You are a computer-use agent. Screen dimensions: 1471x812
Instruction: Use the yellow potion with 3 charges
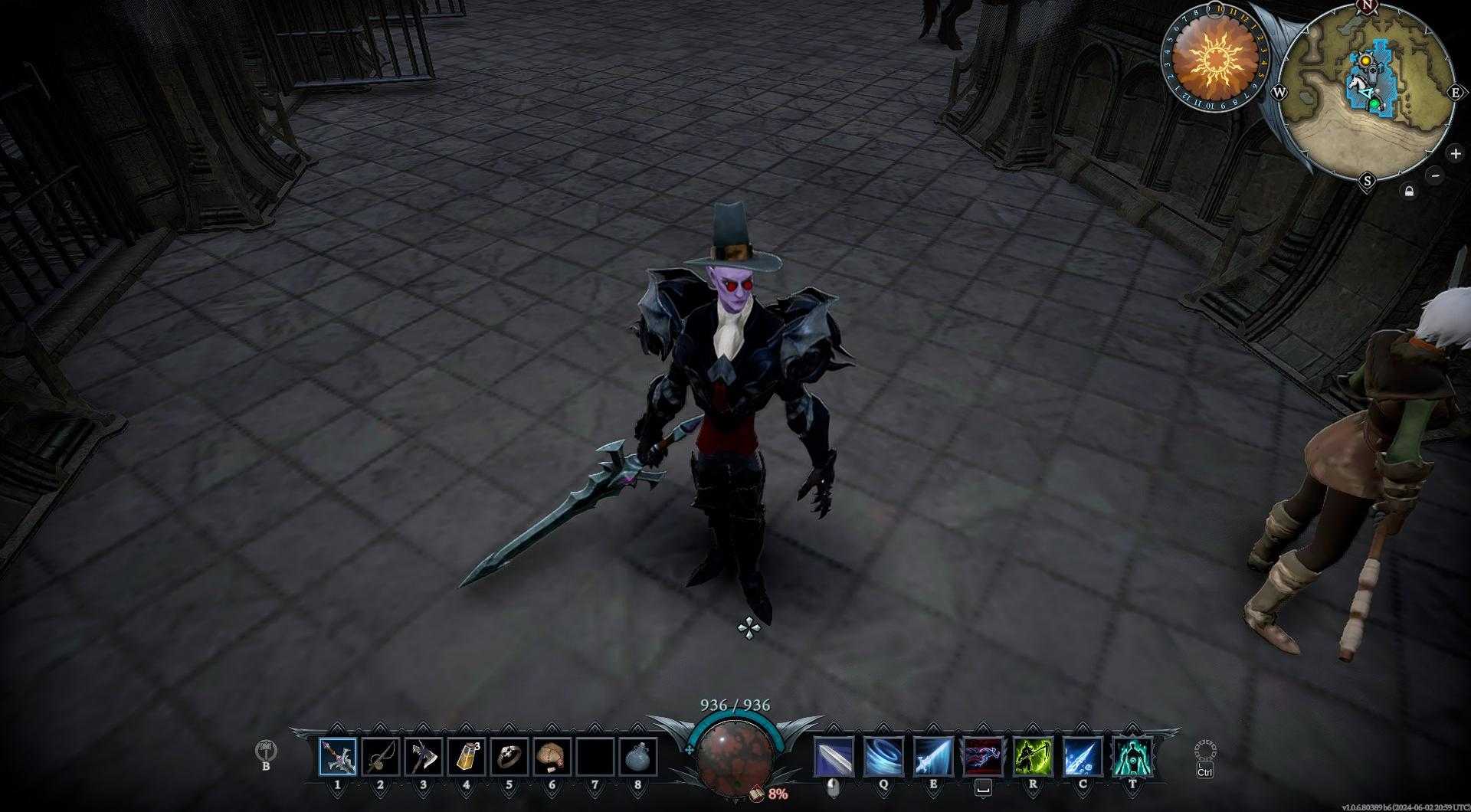click(x=467, y=757)
